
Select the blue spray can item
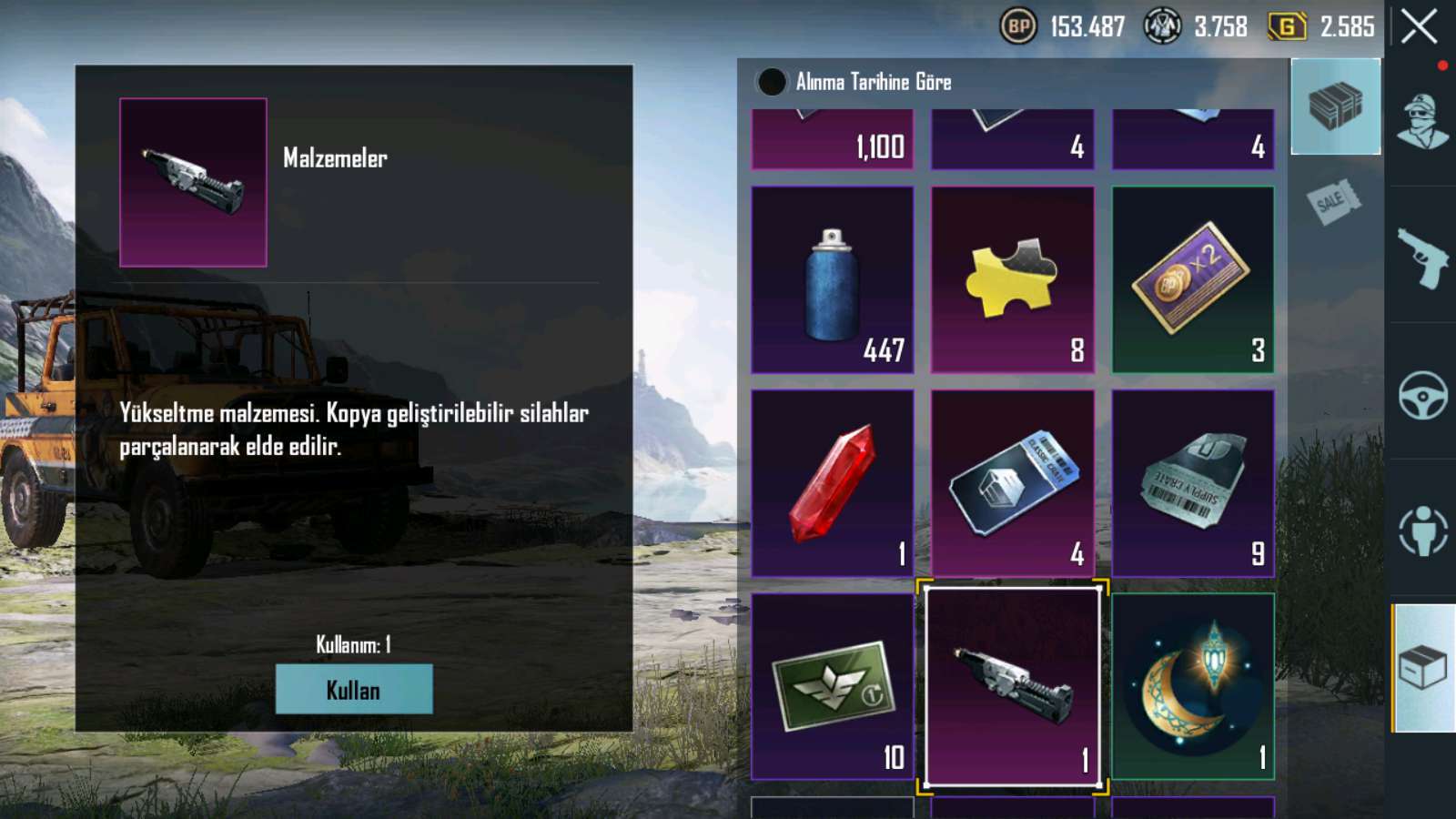pos(832,280)
